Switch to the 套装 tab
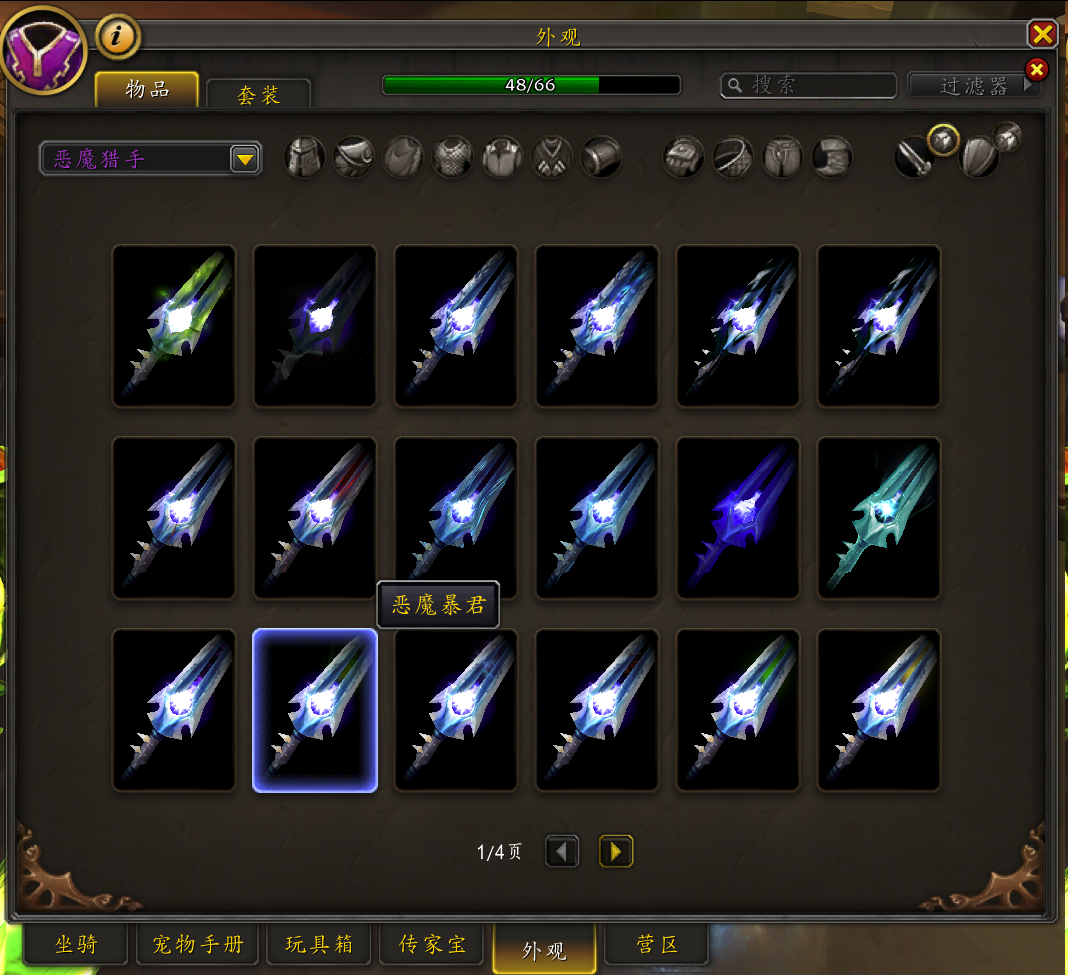 pos(258,94)
